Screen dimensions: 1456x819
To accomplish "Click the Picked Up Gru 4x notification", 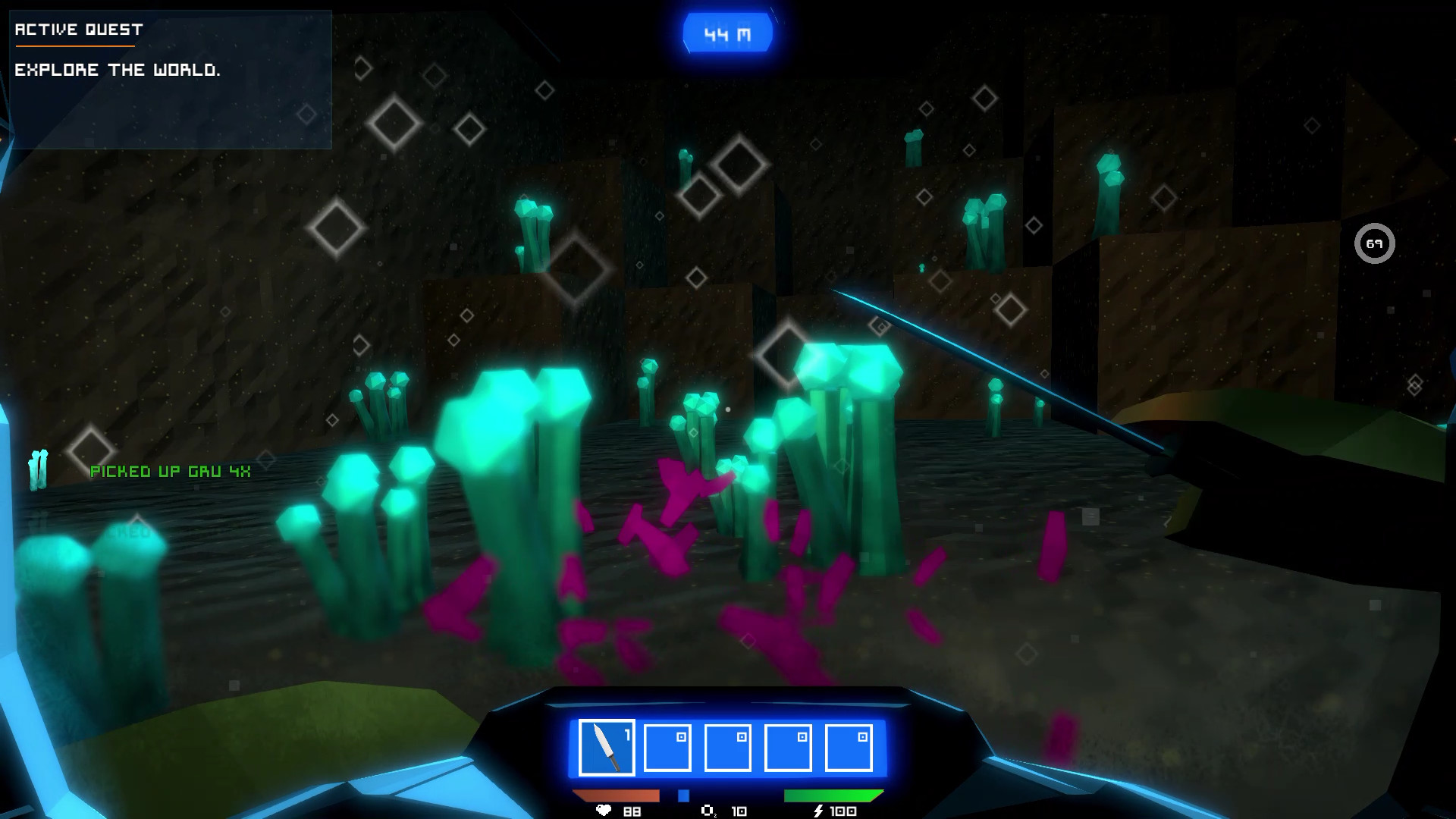I will 170,471.
